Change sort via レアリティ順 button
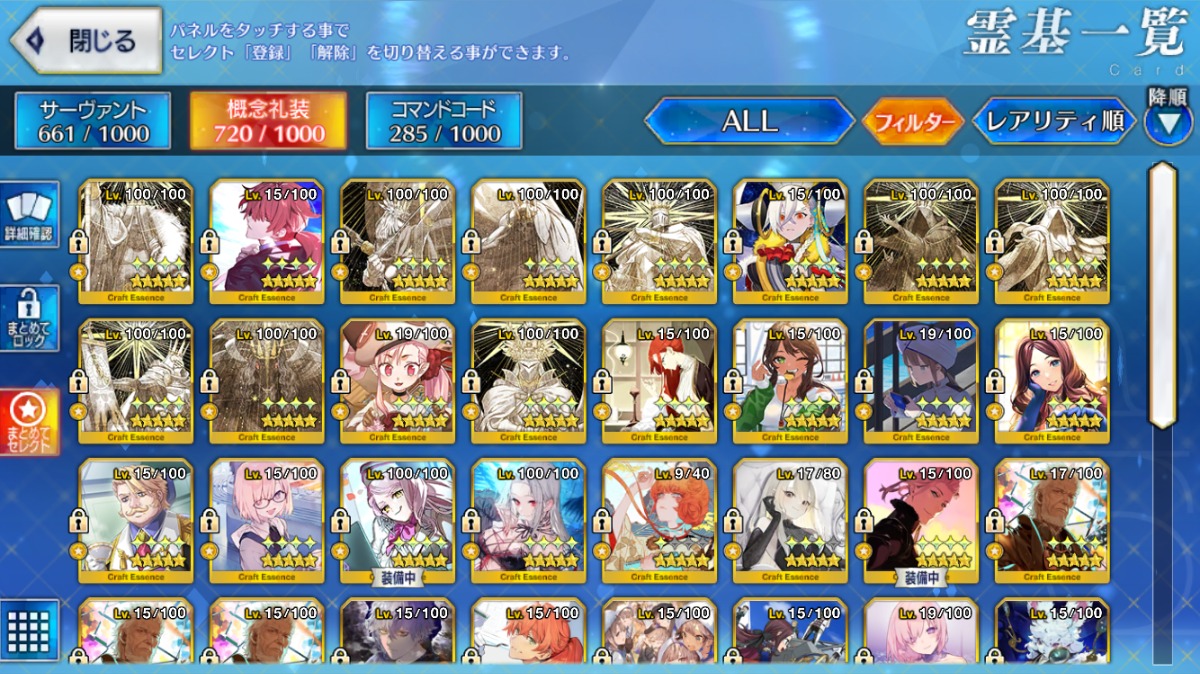 1055,121
